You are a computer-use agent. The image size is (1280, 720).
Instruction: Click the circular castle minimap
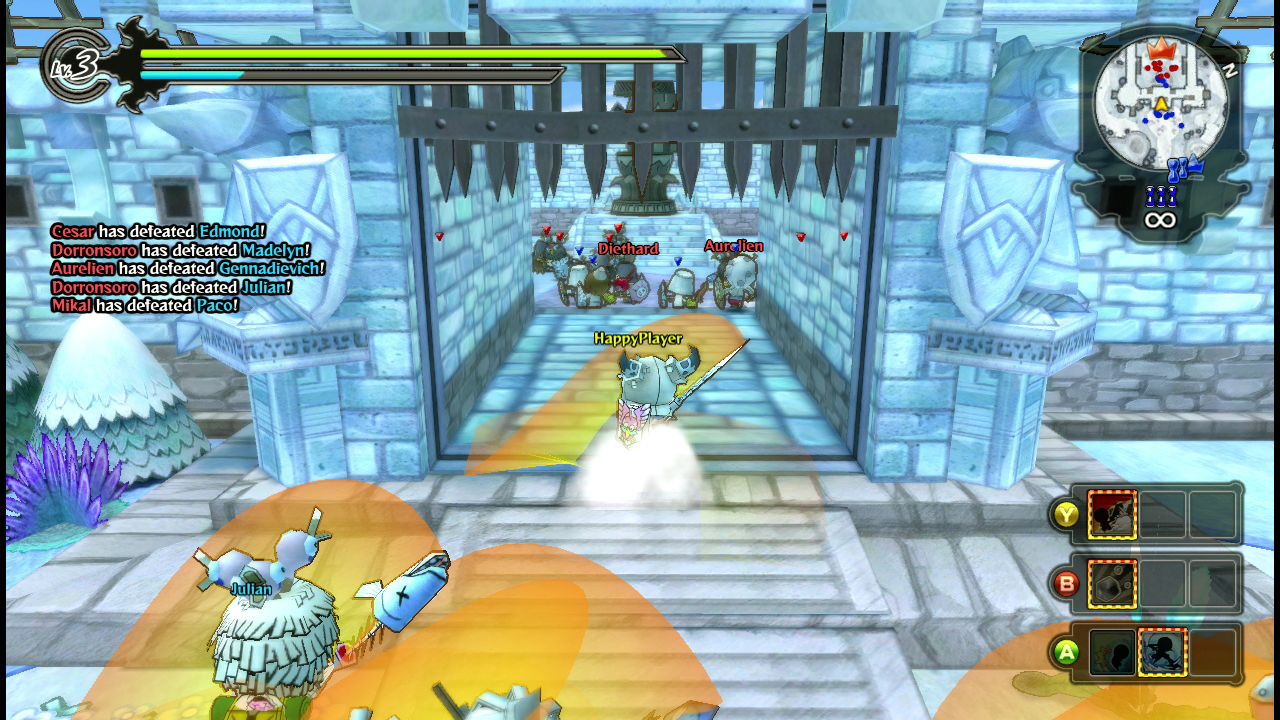tap(1160, 102)
